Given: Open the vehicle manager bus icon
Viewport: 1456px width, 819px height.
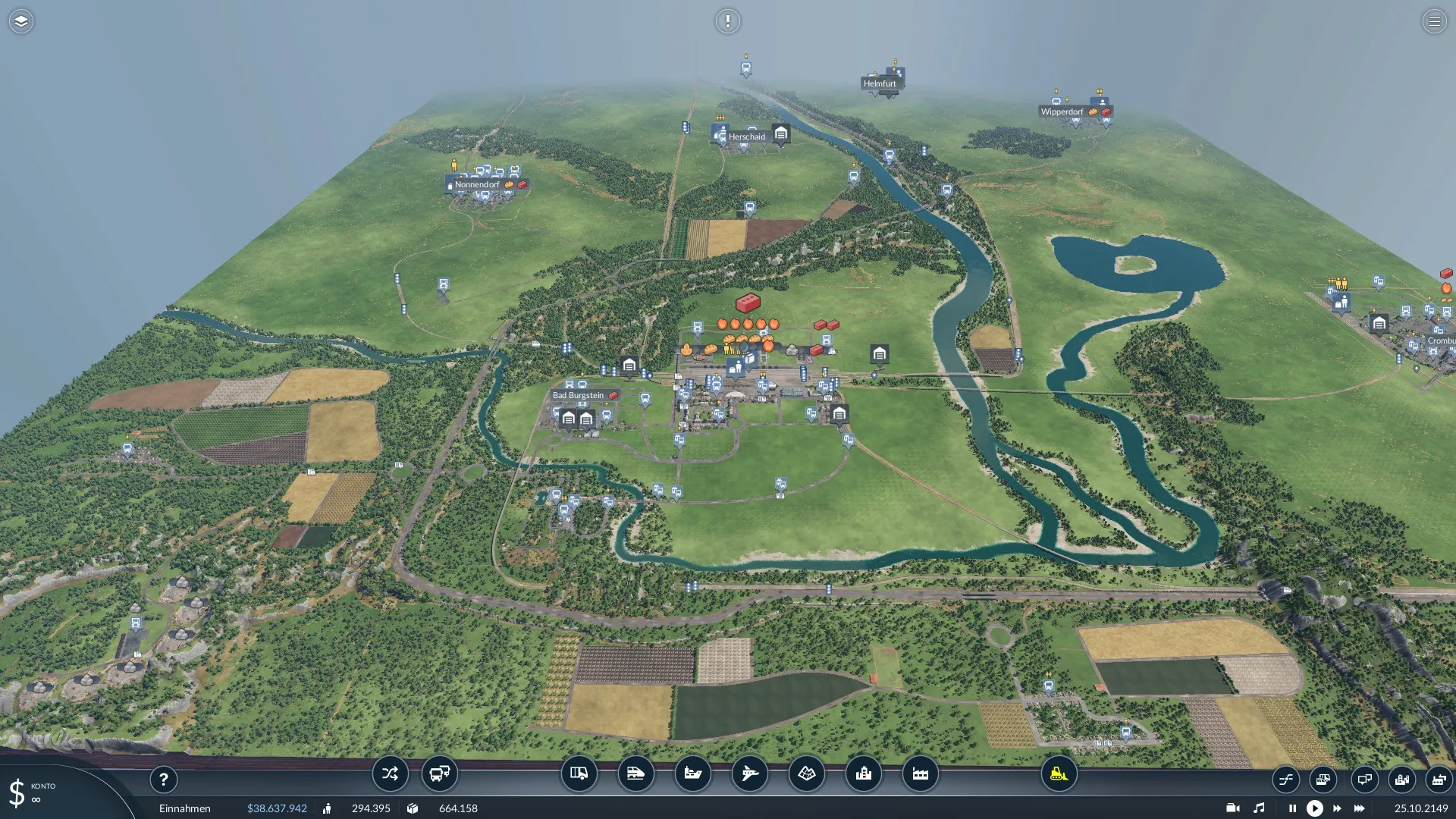Looking at the screenshot, I should tap(439, 773).
